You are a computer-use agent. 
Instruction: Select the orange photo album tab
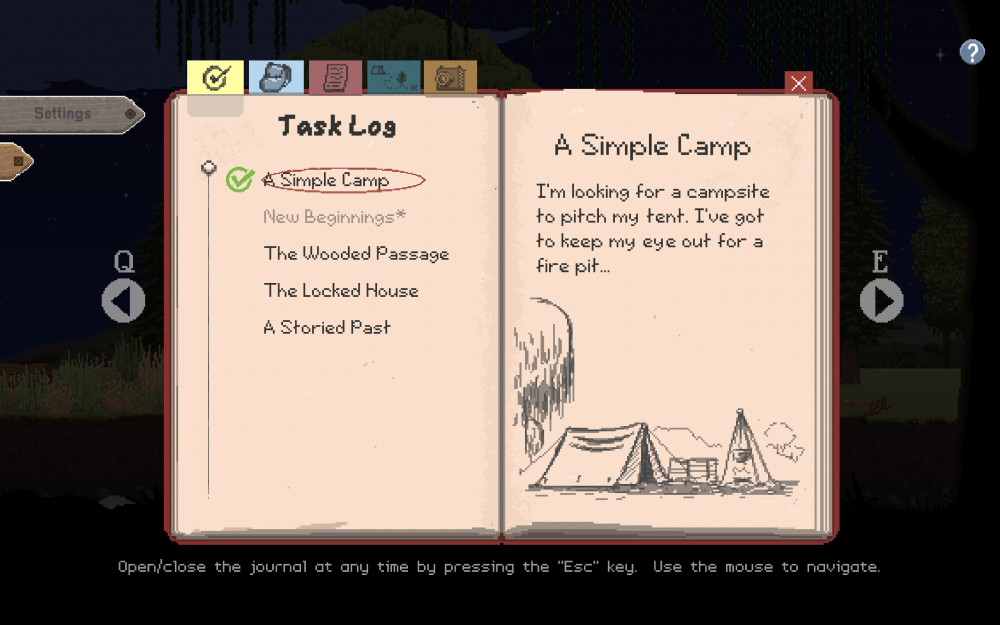point(450,78)
